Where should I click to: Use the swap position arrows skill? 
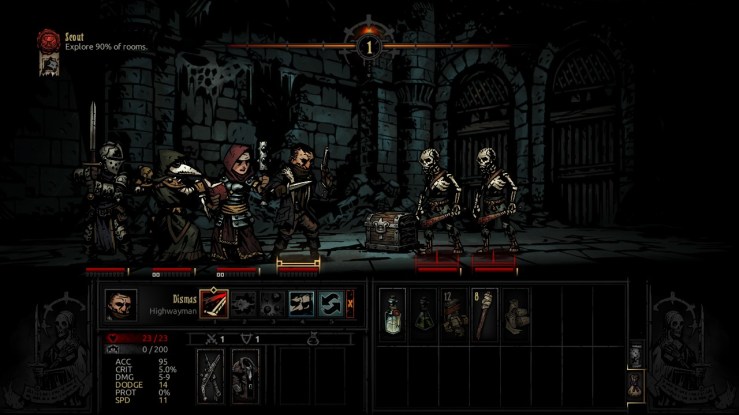[x=329, y=303]
